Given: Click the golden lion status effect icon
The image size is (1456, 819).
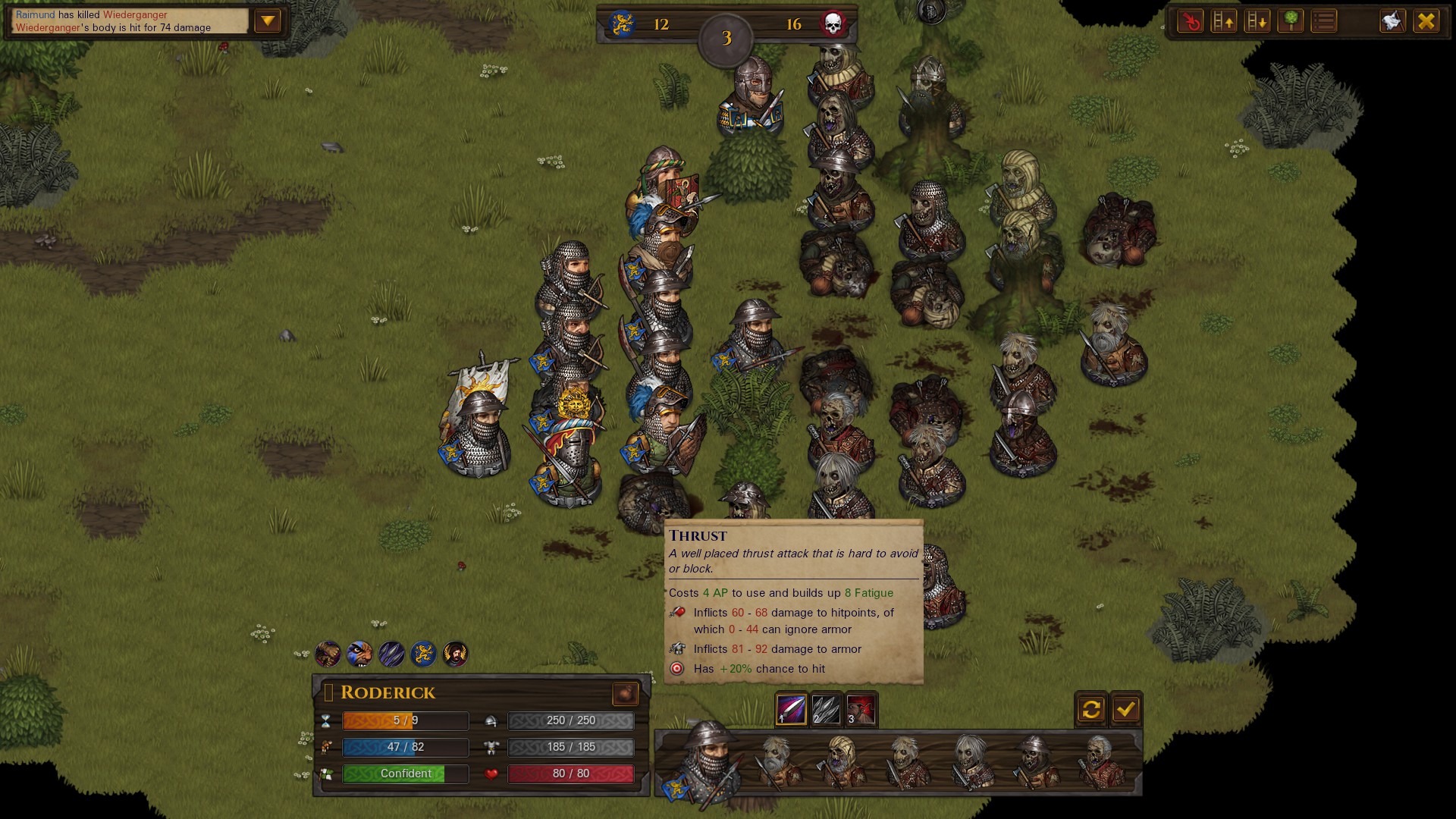Looking at the screenshot, I should (x=423, y=654).
